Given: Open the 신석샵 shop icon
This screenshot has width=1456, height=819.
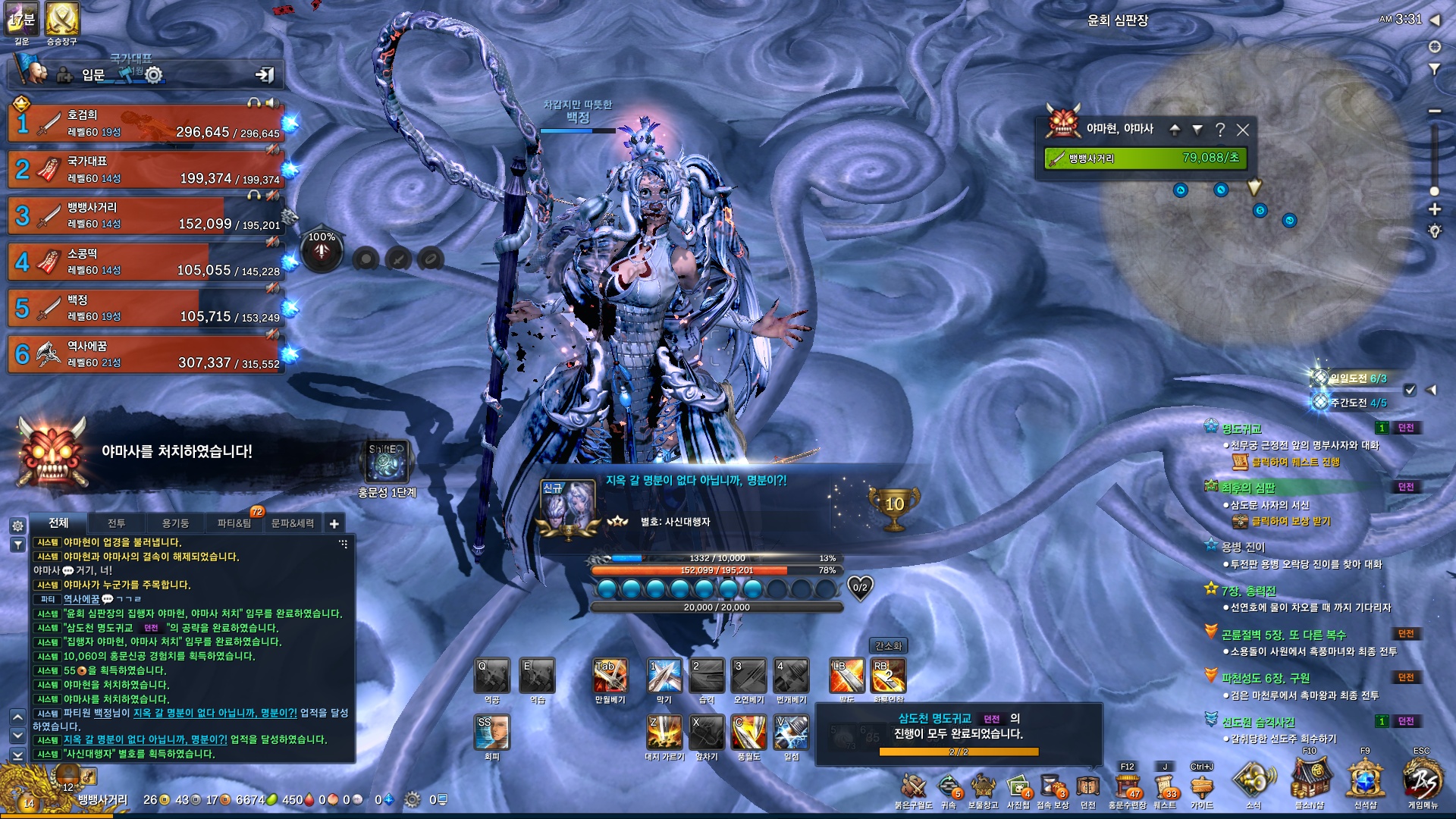Looking at the screenshot, I should (1365, 781).
